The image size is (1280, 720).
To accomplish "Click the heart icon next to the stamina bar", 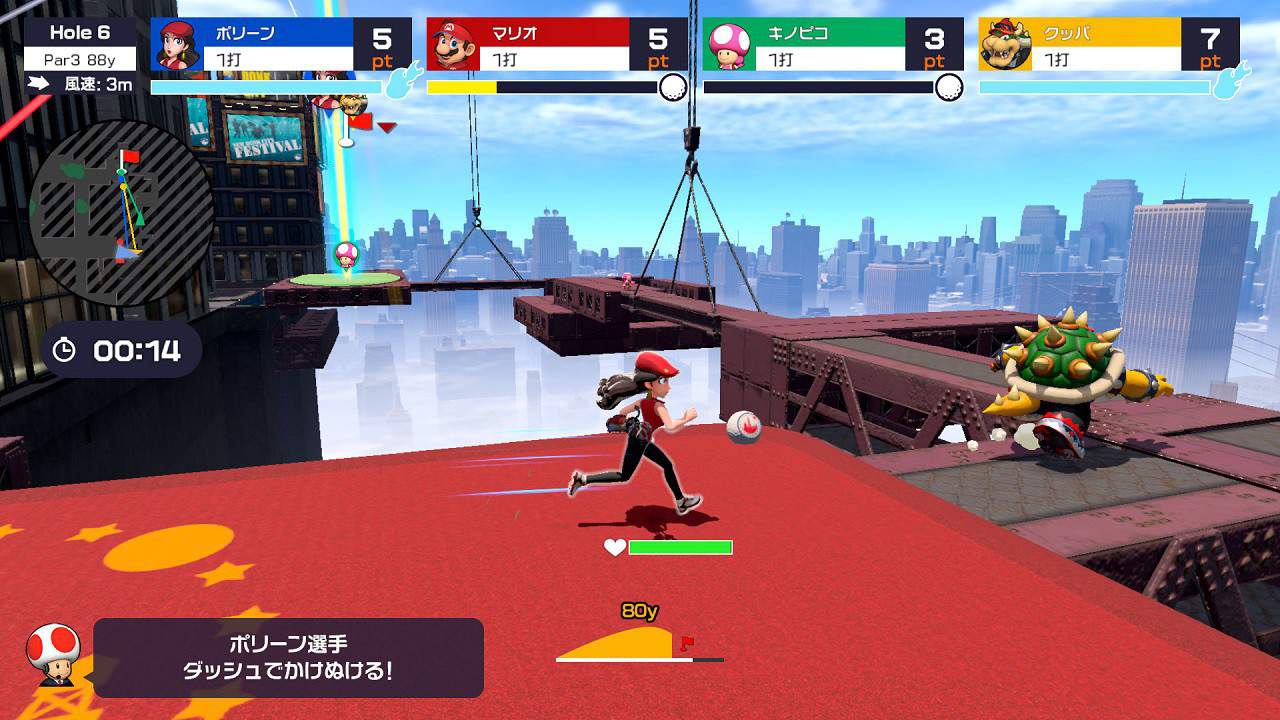I will (614, 548).
